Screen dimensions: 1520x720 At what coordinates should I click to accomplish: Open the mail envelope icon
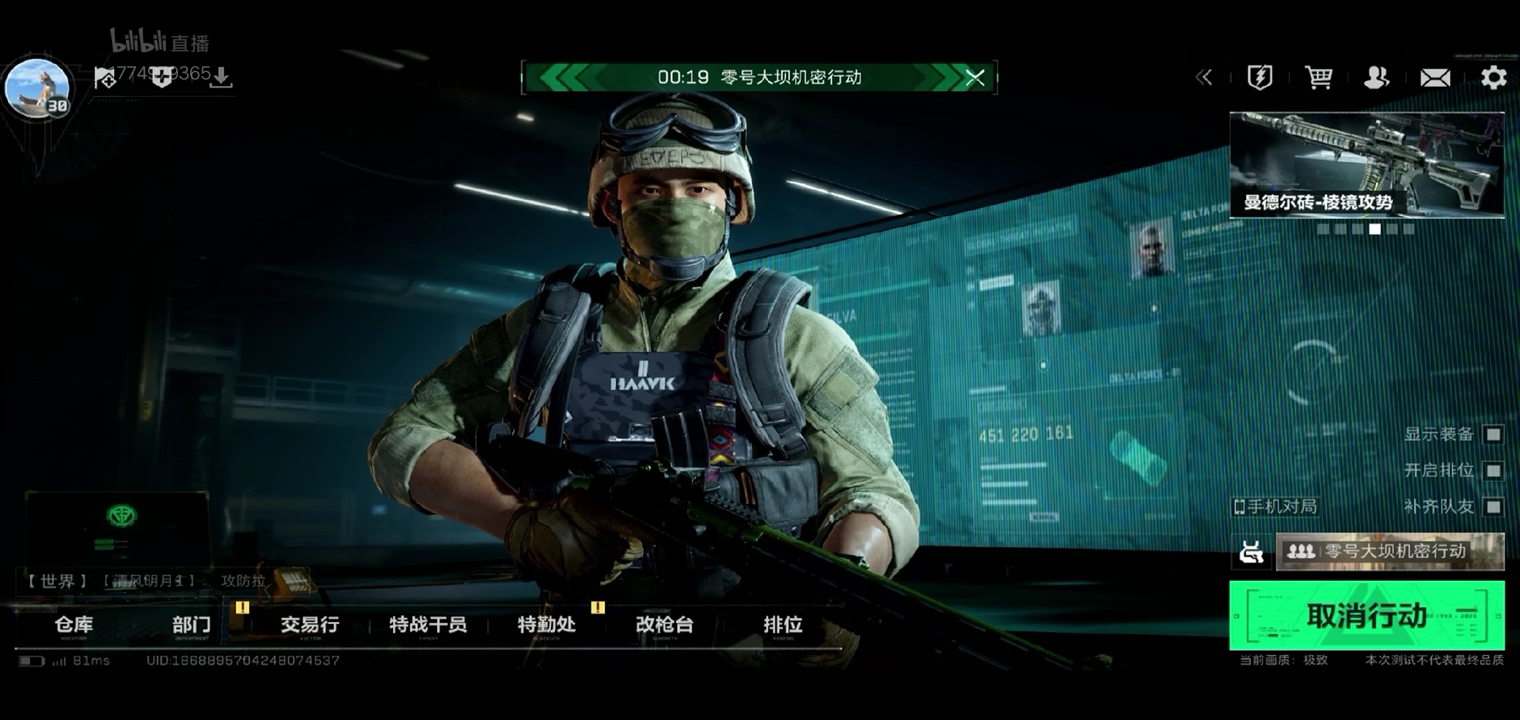coord(1435,78)
